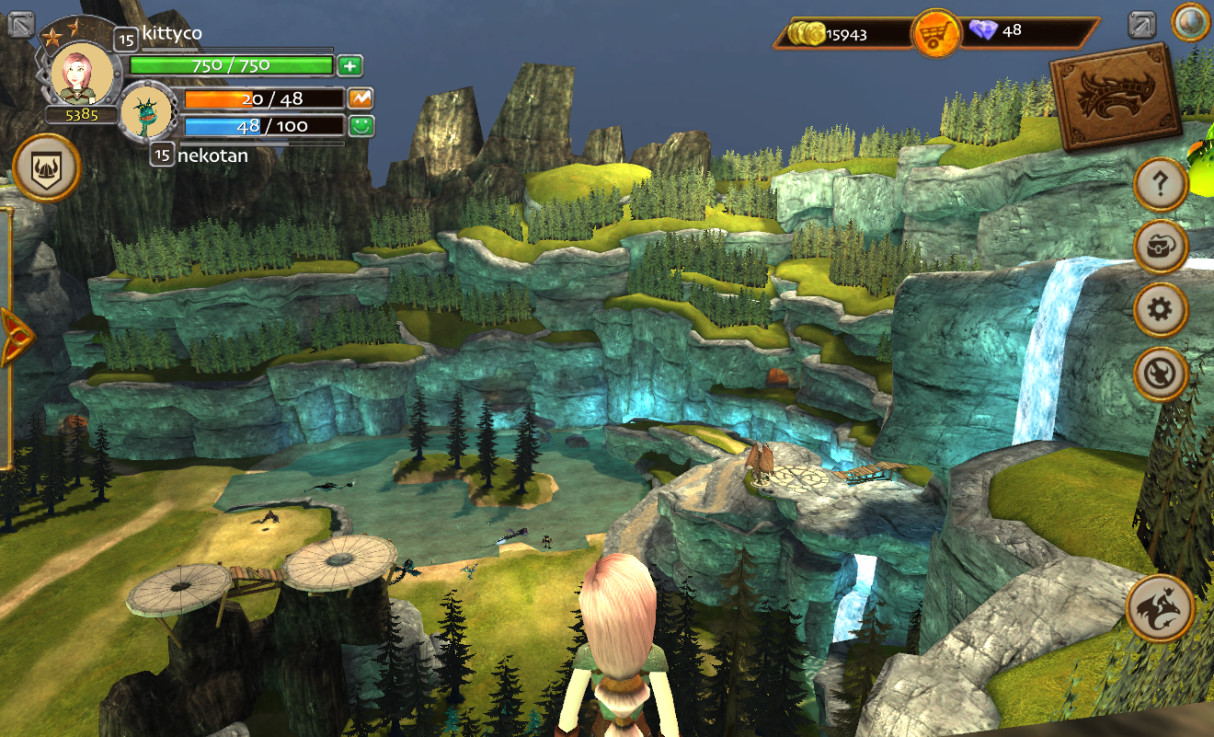Open the shopping cart store
The image size is (1214, 737).
(935, 34)
